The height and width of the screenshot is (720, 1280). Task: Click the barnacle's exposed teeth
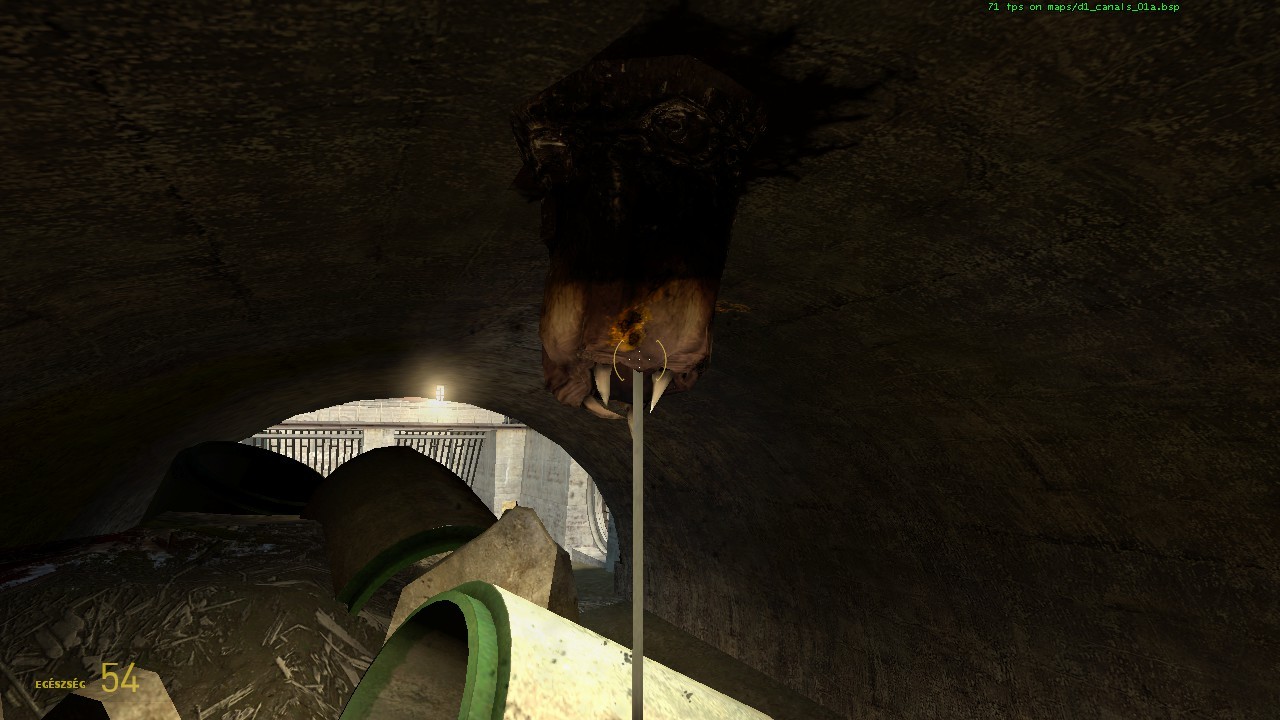pos(630,390)
